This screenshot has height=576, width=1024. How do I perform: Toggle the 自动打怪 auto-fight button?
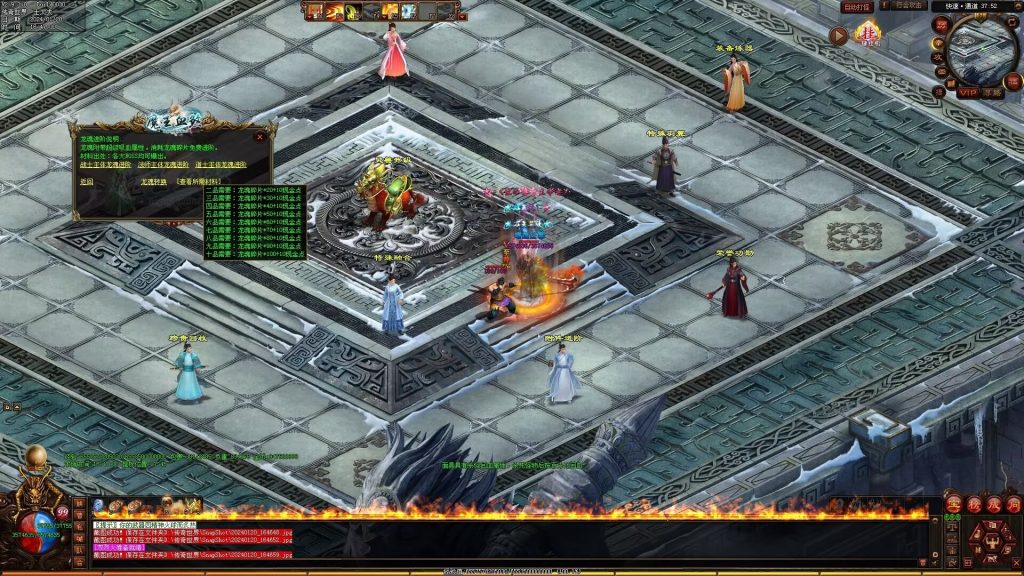pyautogui.click(x=857, y=7)
